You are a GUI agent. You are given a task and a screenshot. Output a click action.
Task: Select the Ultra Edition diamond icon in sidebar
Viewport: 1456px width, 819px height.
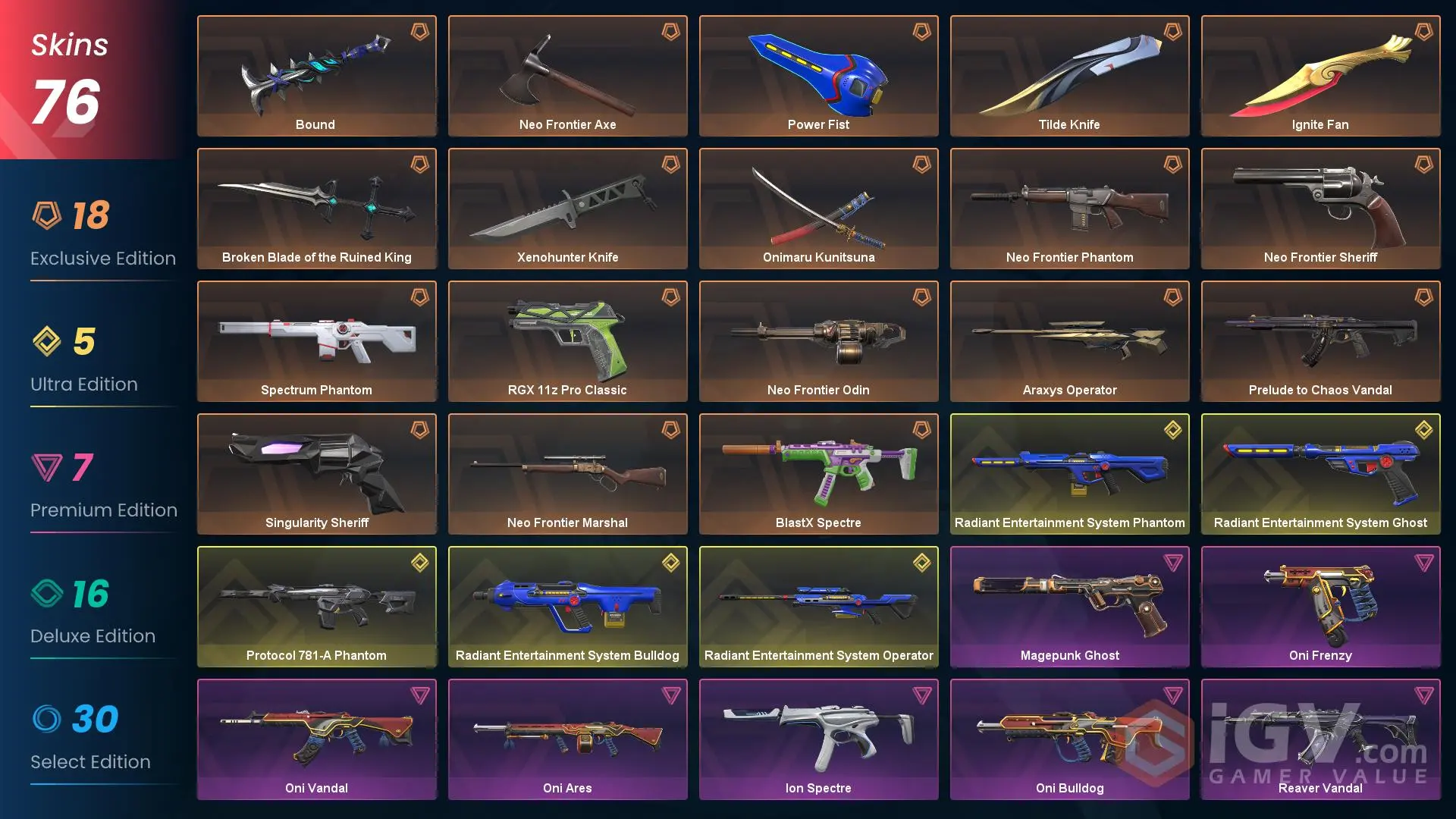pyautogui.click(x=47, y=343)
